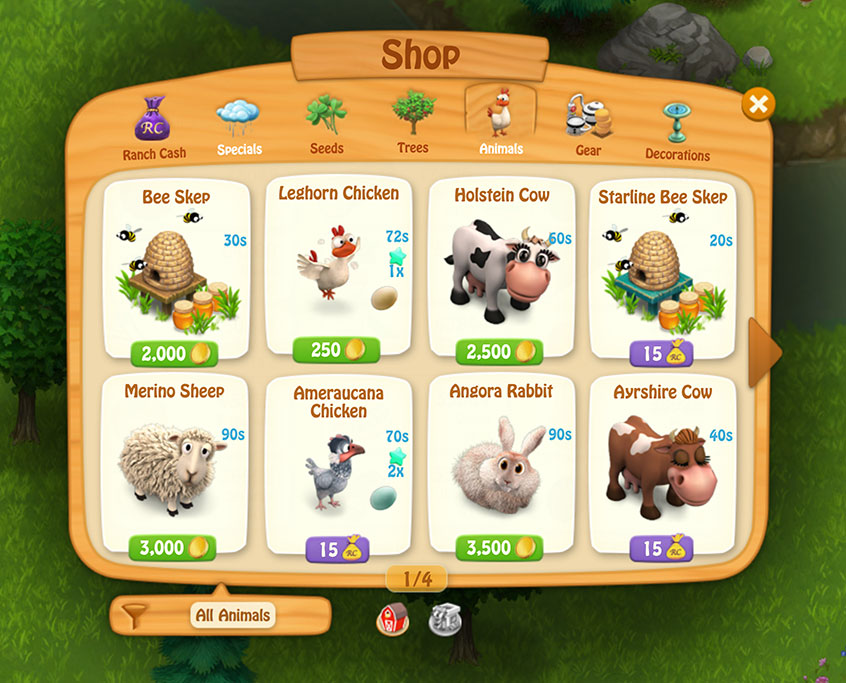Switch to the Ranch Cash tab
This screenshot has height=683, width=846.
coord(154,128)
